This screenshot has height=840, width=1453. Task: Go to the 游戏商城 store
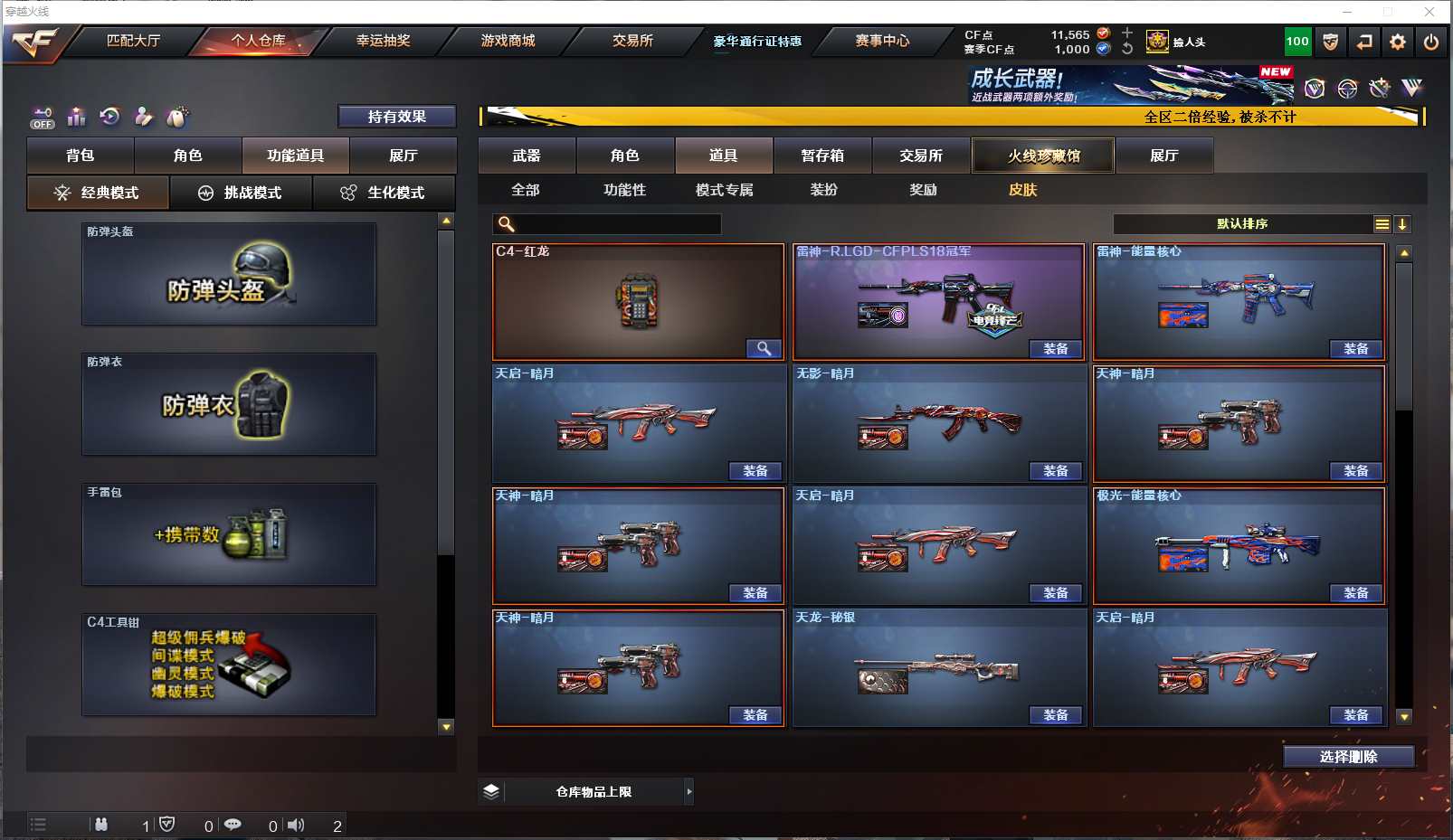point(508,41)
